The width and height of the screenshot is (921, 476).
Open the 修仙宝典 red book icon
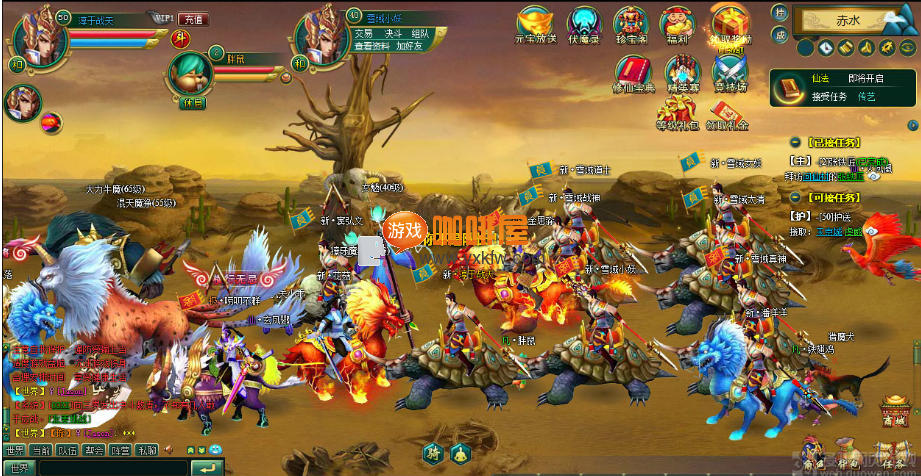(x=632, y=72)
